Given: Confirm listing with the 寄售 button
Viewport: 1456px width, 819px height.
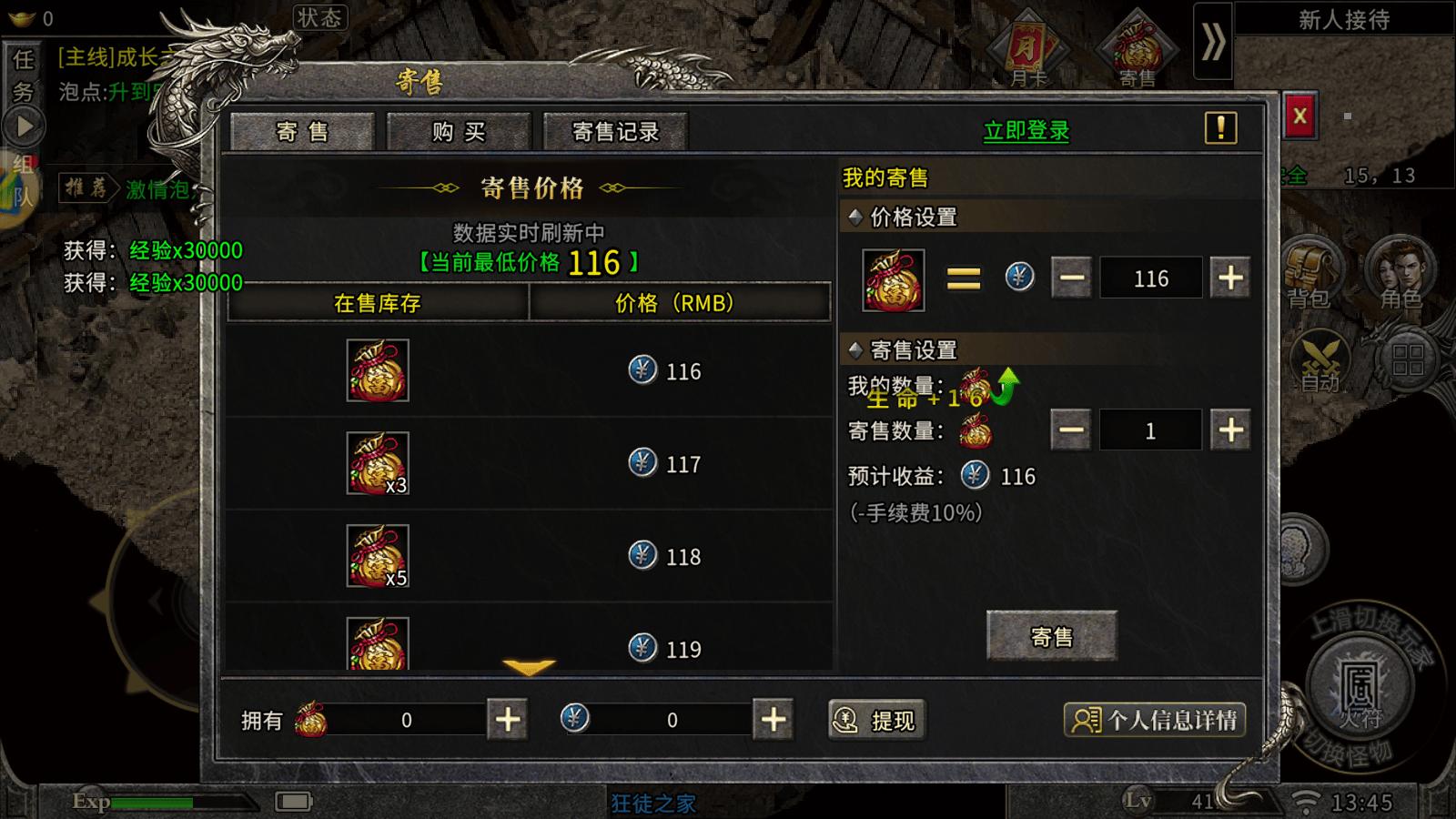Looking at the screenshot, I should 1051,636.
